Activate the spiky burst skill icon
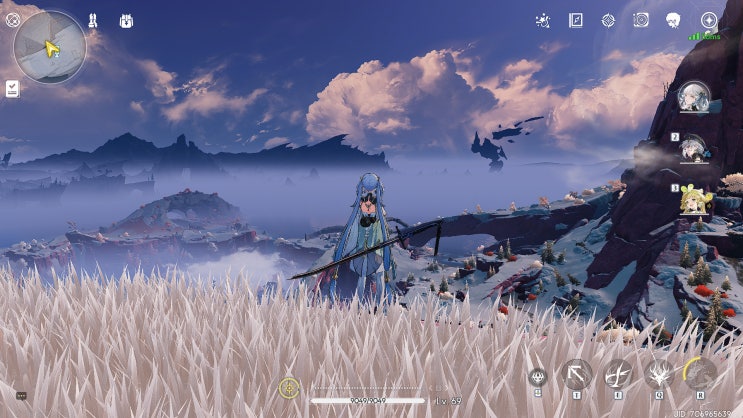The height and width of the screenshot is (418, 743). point(658,374)
